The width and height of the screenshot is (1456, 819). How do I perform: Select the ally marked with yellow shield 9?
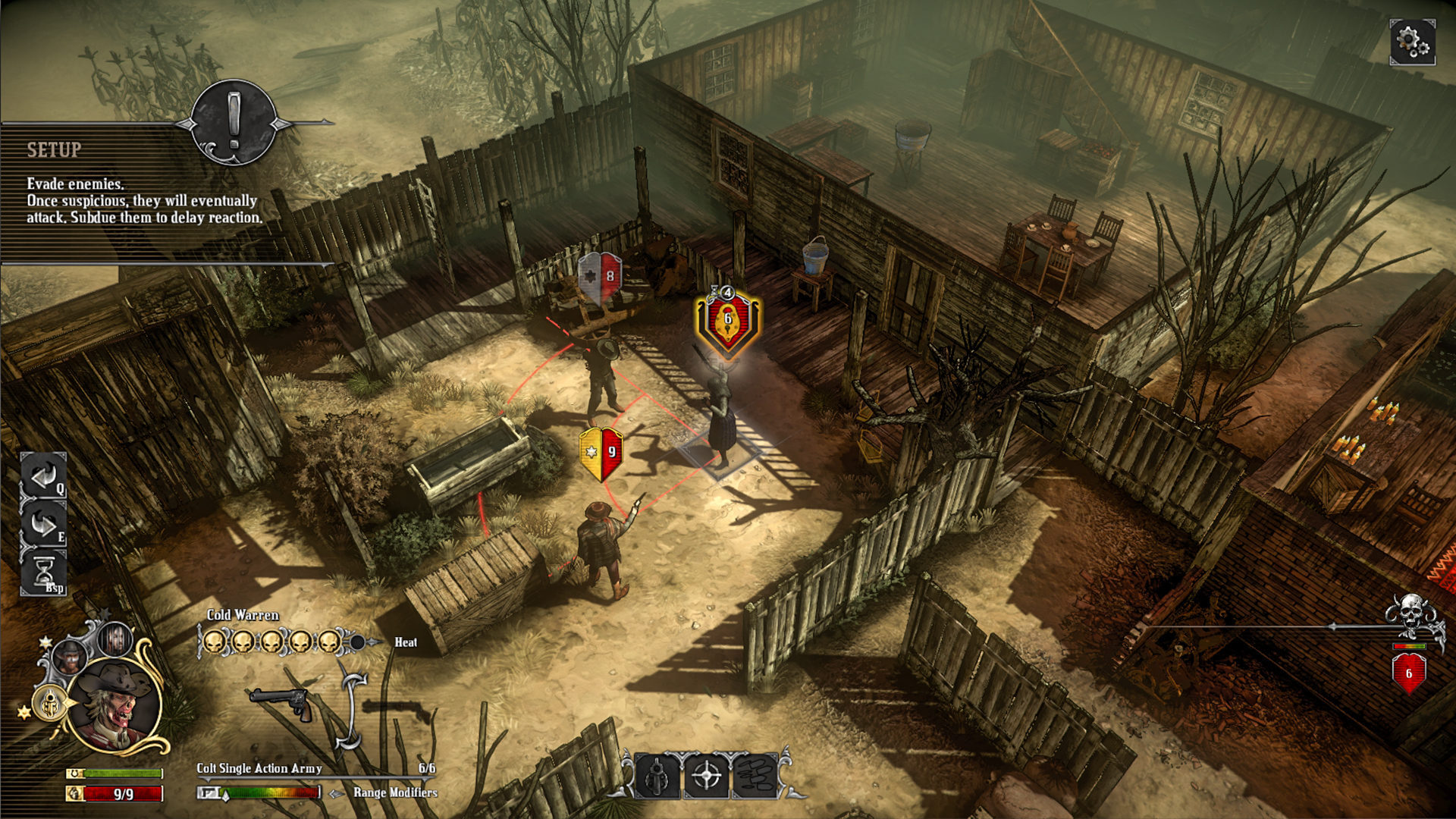click(x=603, y=452)
